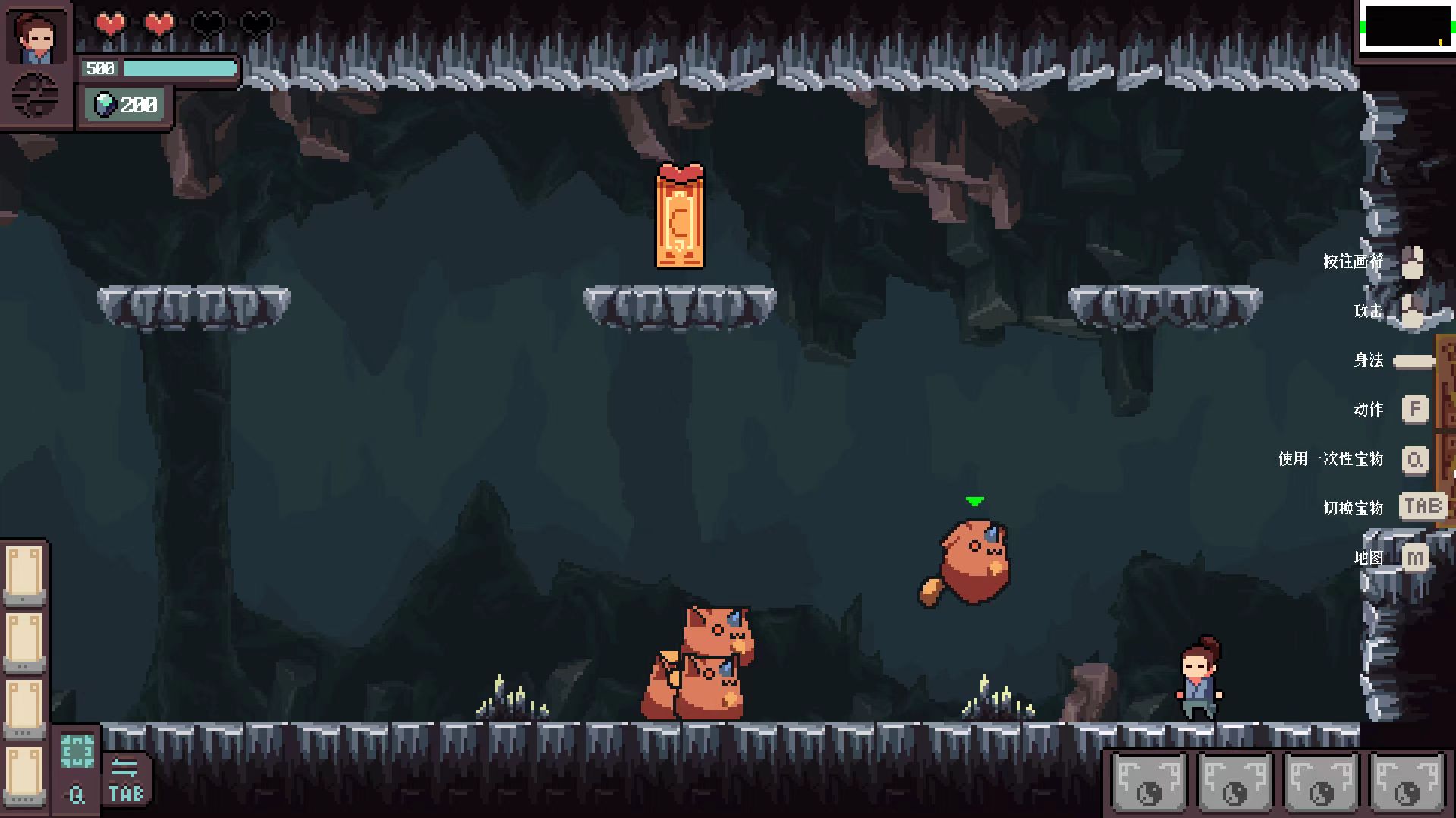Use the teal consumable treasure slot
Screen dimensions: 1456x818
[x=77, y=752]
